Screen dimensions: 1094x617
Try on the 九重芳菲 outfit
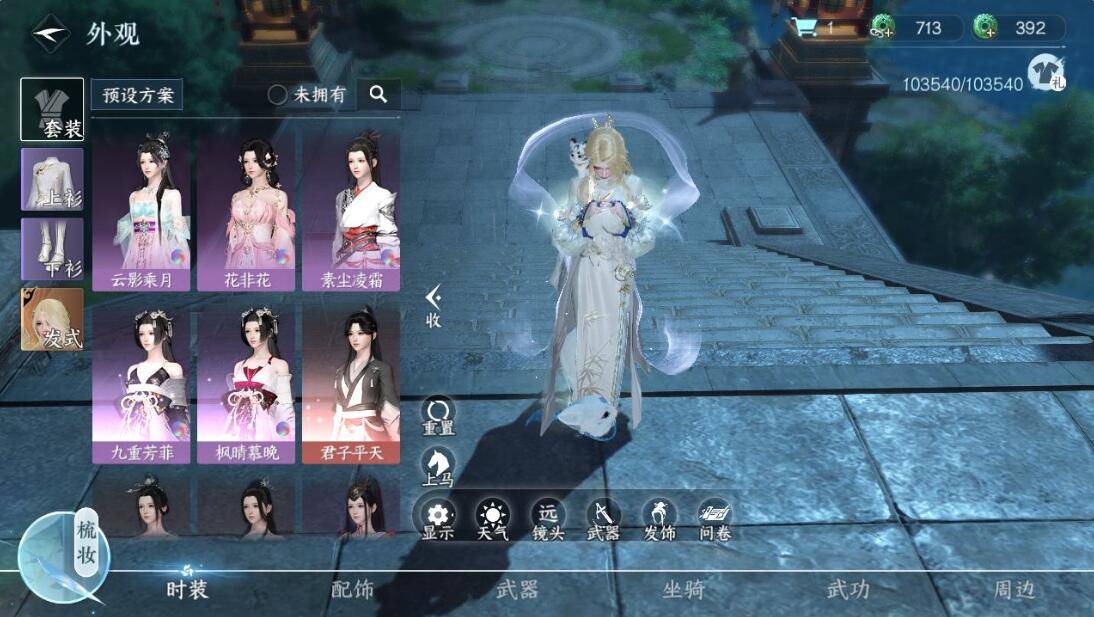tap(141, 384)
